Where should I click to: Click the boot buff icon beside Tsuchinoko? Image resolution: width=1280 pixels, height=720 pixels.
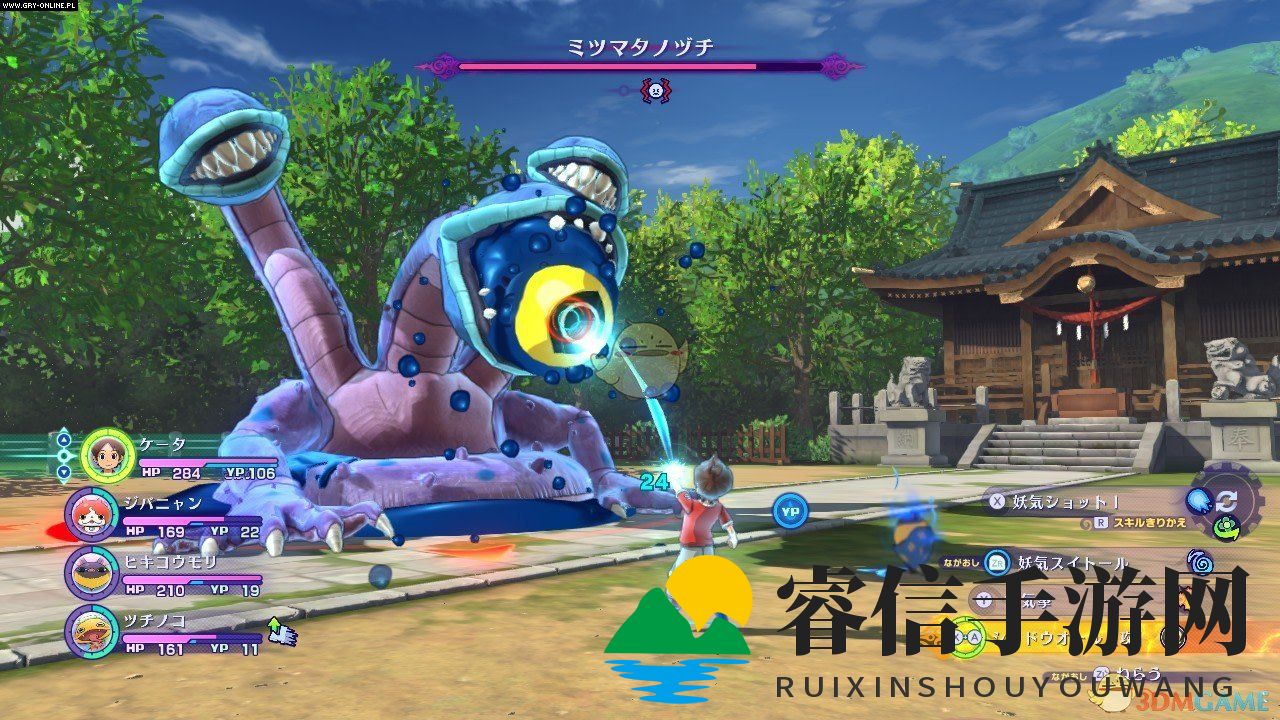click(x=282, y=631)
